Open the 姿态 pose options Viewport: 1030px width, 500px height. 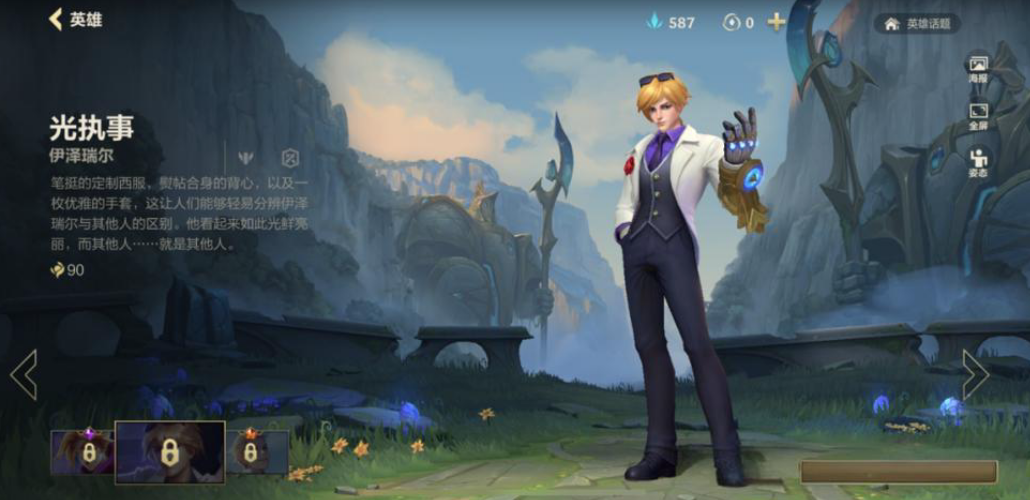(977, 163)
